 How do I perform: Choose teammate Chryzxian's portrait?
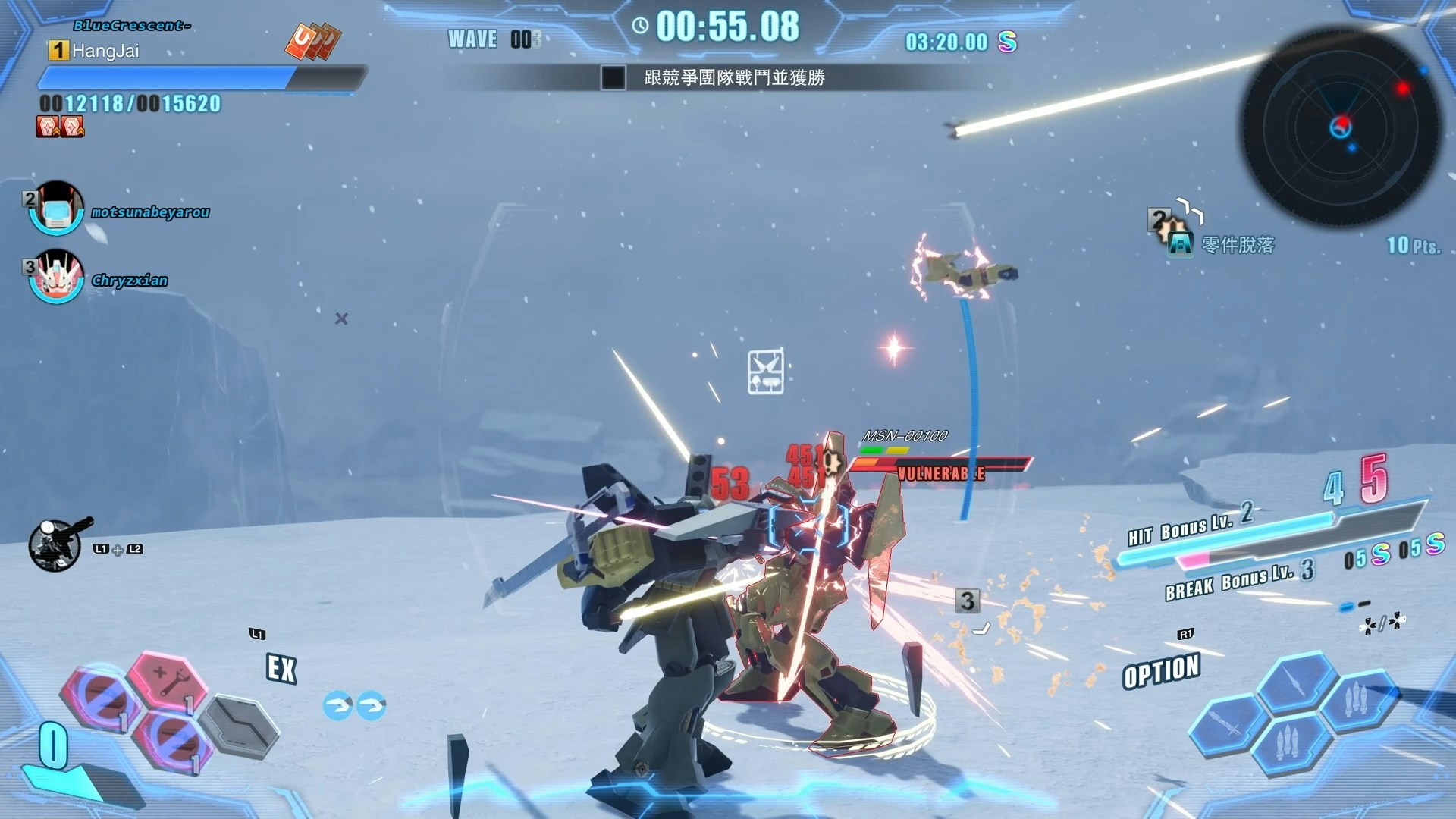tap(55, 277)
